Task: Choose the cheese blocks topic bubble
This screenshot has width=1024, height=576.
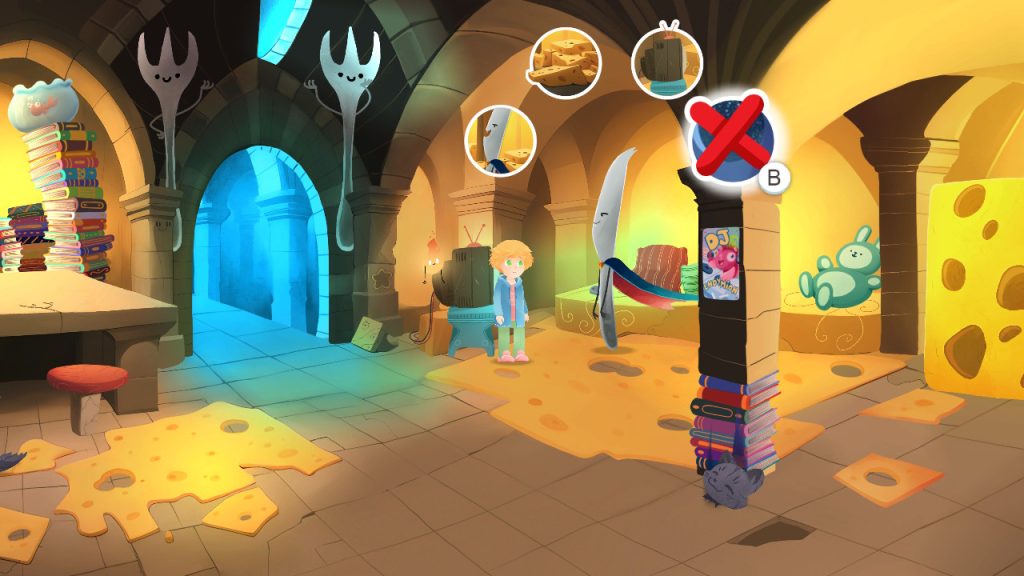Action: 564,62
